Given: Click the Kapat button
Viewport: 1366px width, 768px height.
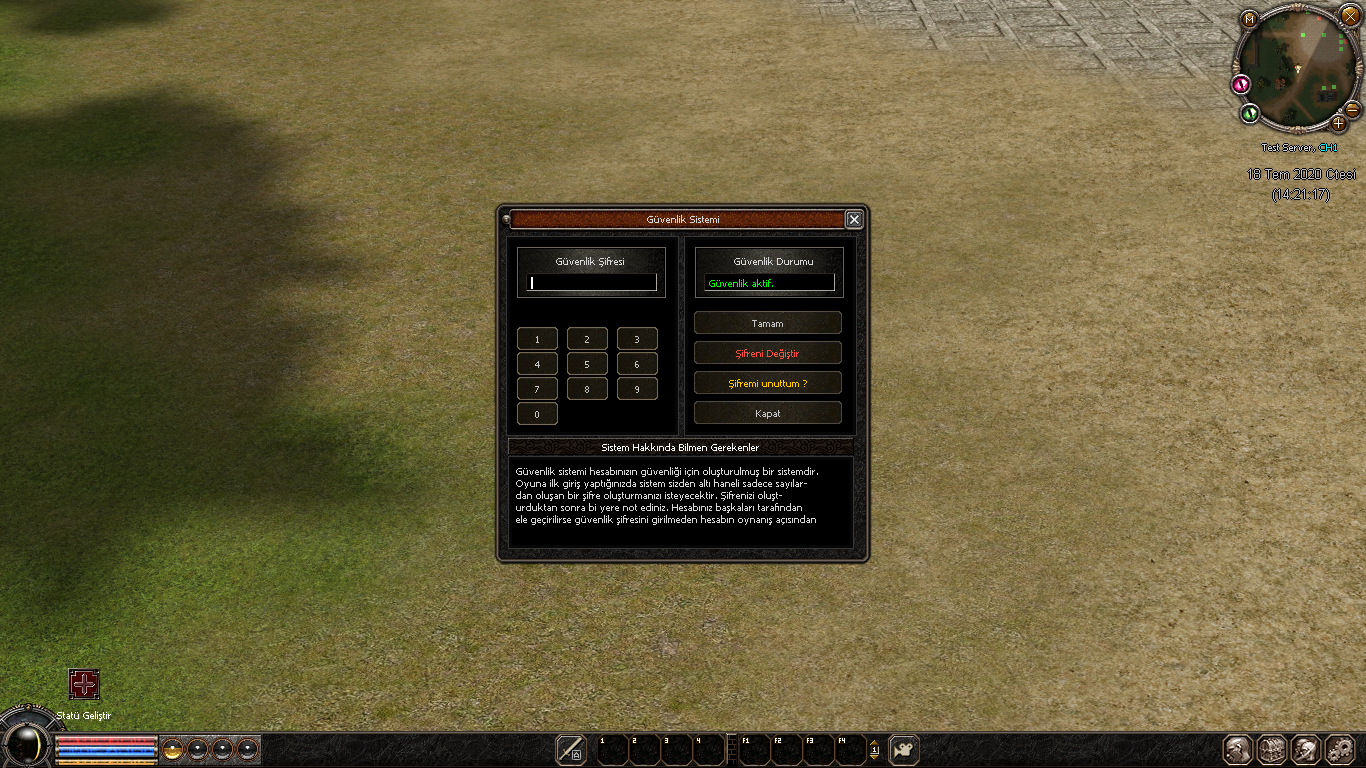Looking at the screenshot, I should pyautogui.click(x=767, y=413).
